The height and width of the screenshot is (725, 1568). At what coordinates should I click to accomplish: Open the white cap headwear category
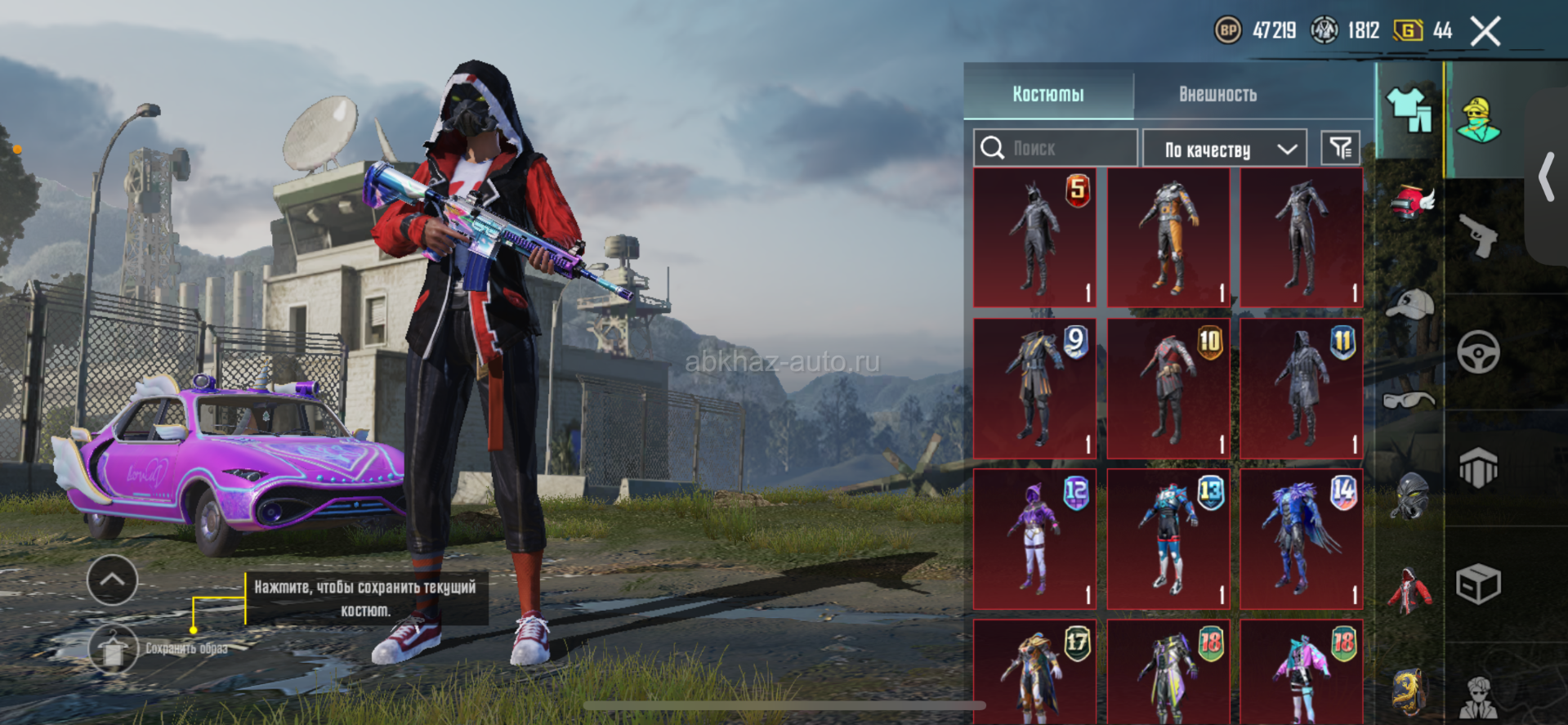(1409, 304)
